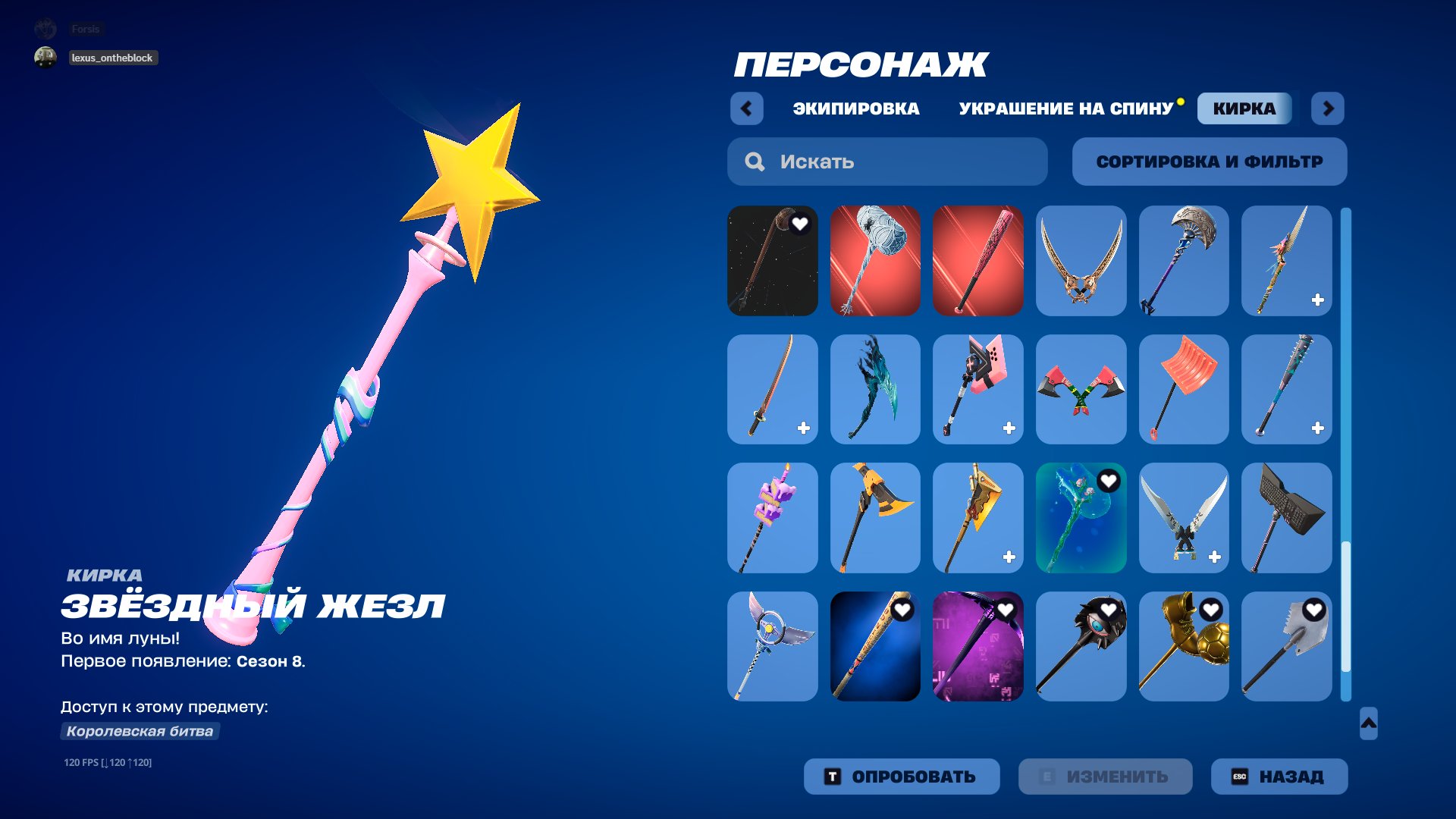
Task: Click the left category arrow
Action: 747,108
